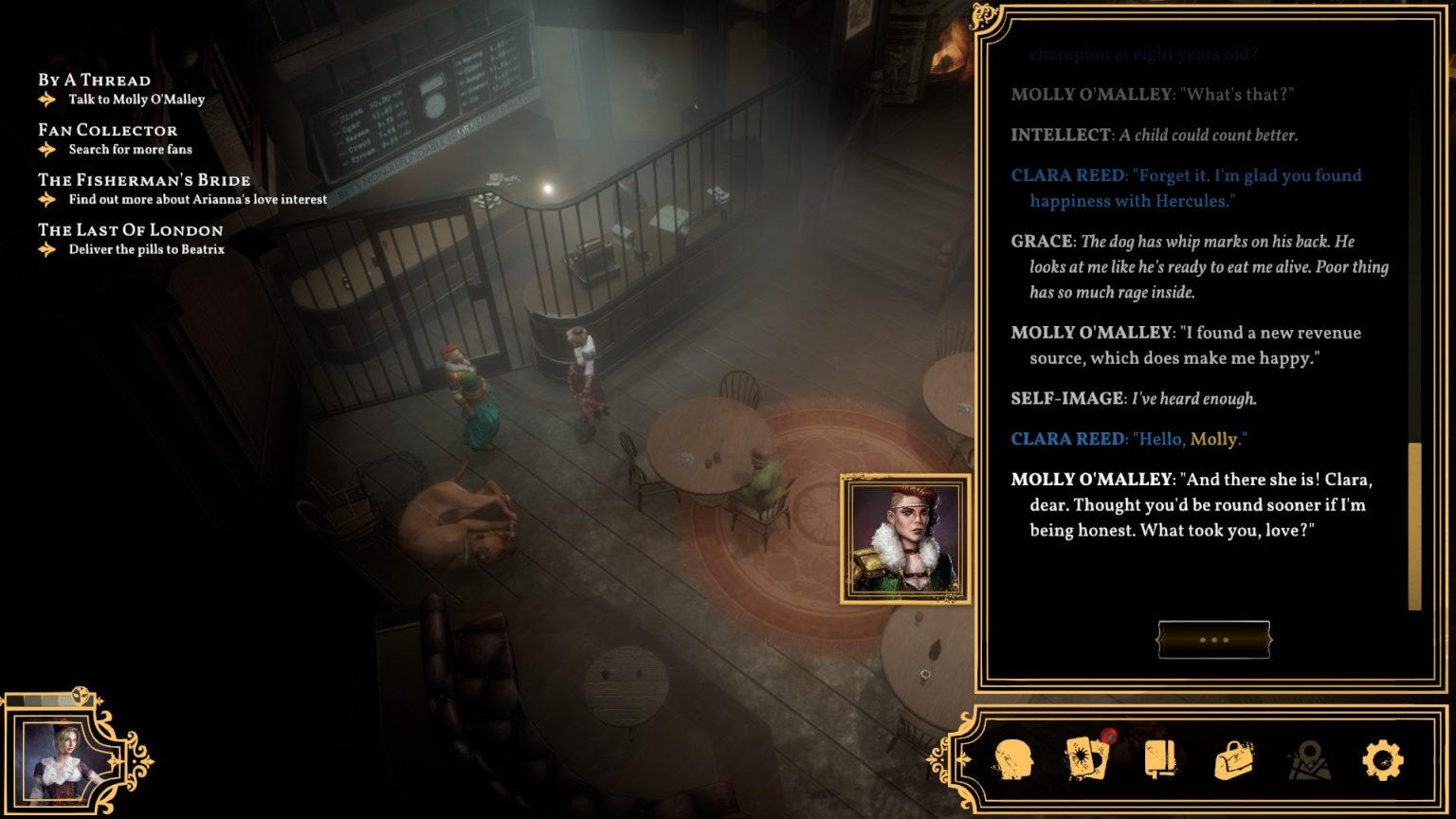Select The Last Of London quest entry
Image resolution: width=1456 pixels, height=819 pixels.
(130, 230)
